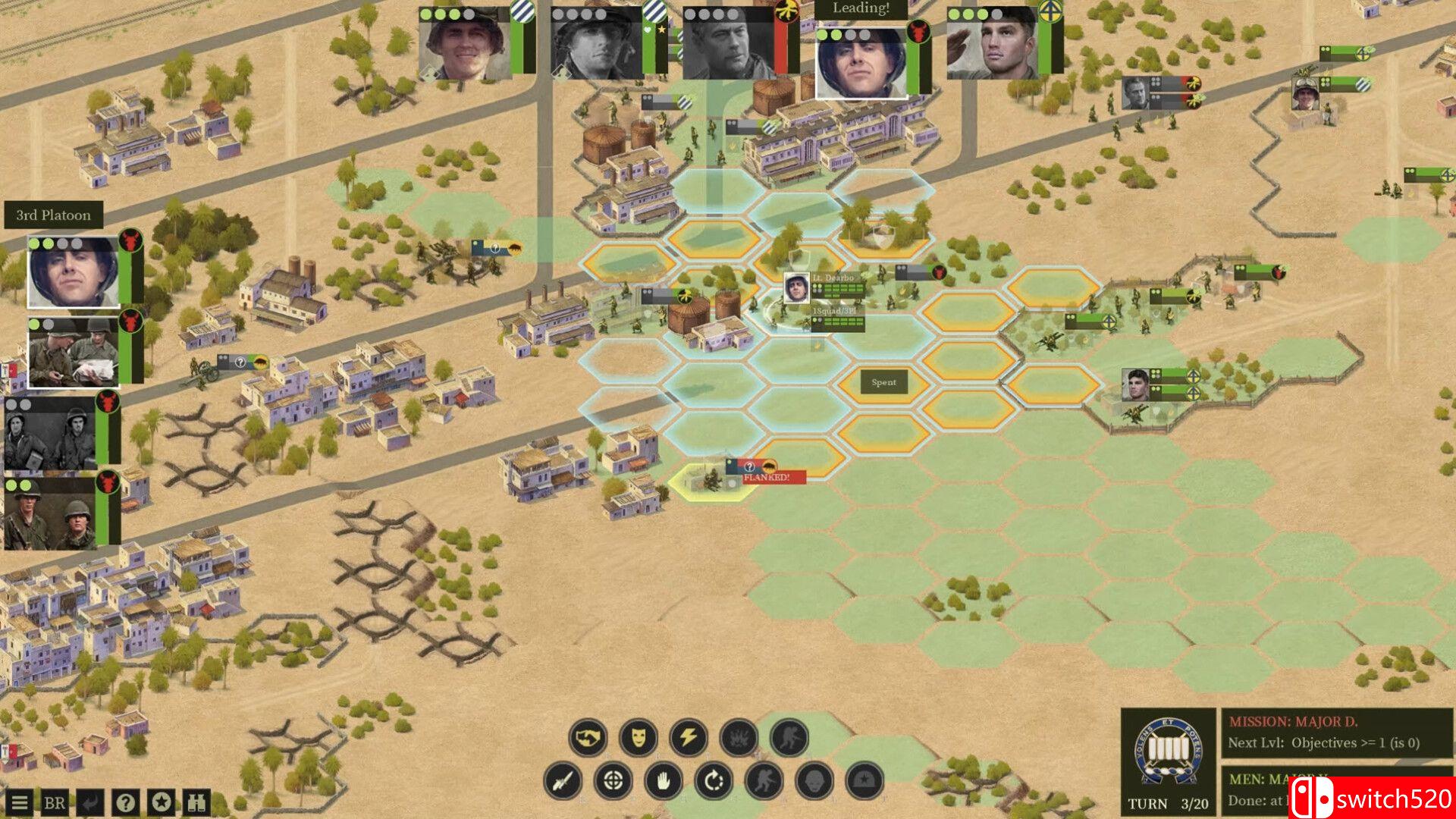Click the BR button in bottom toolbar
Image resolution: width=1456 pixels, height=819 pixels.
coord(55,802)
